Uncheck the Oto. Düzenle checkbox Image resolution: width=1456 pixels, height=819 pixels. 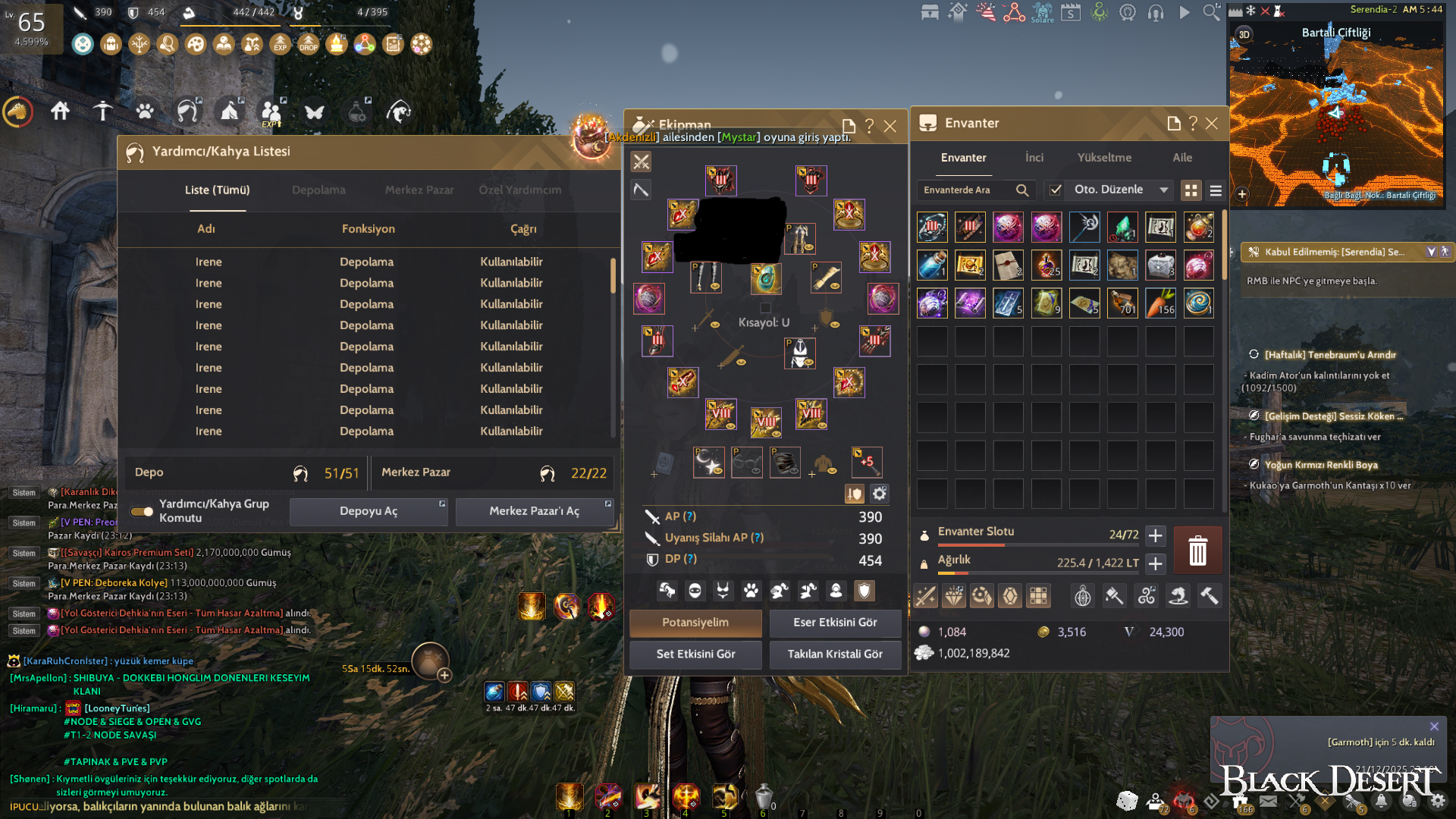click(1056, 190)
